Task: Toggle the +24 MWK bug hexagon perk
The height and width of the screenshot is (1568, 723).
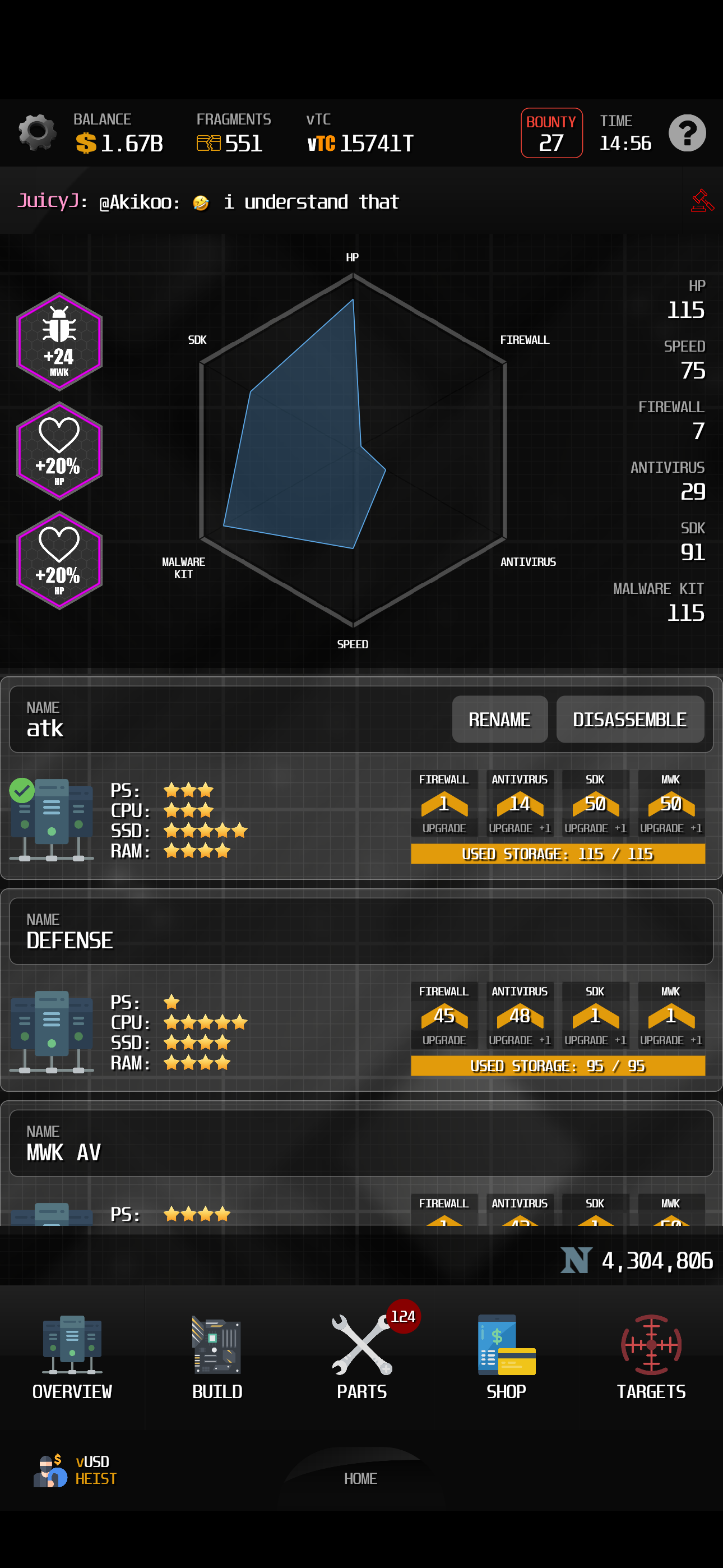Action: click(59, 341)
